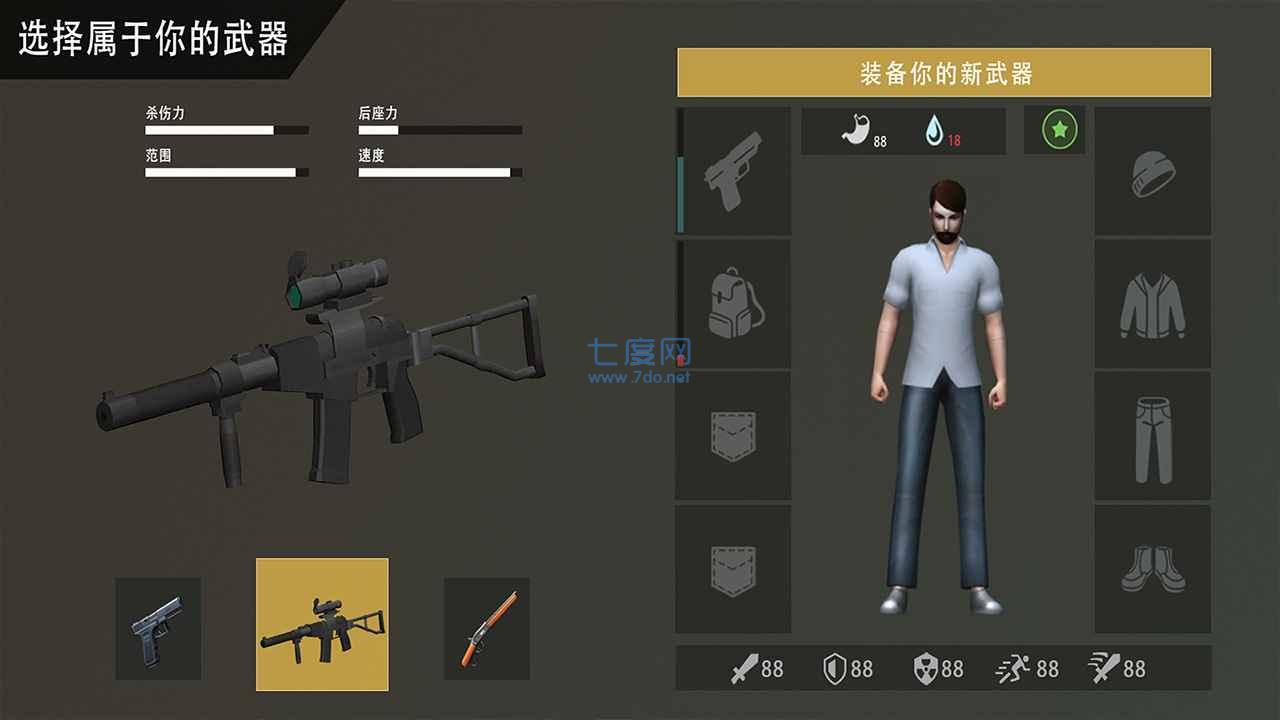This screenshot has width=1280, height=720.
Task: Open the backpack equipment slot
Action: [733, 304]
